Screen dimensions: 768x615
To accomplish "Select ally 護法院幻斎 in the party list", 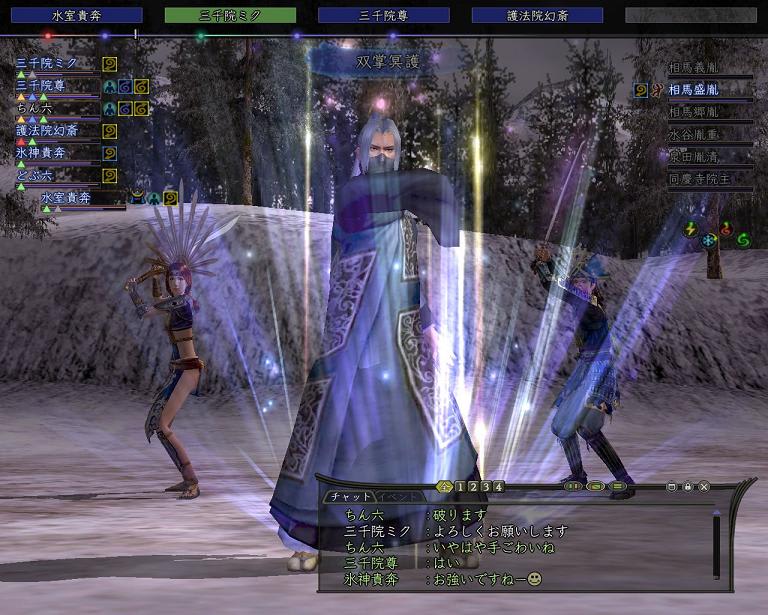I will pos(47,130).
